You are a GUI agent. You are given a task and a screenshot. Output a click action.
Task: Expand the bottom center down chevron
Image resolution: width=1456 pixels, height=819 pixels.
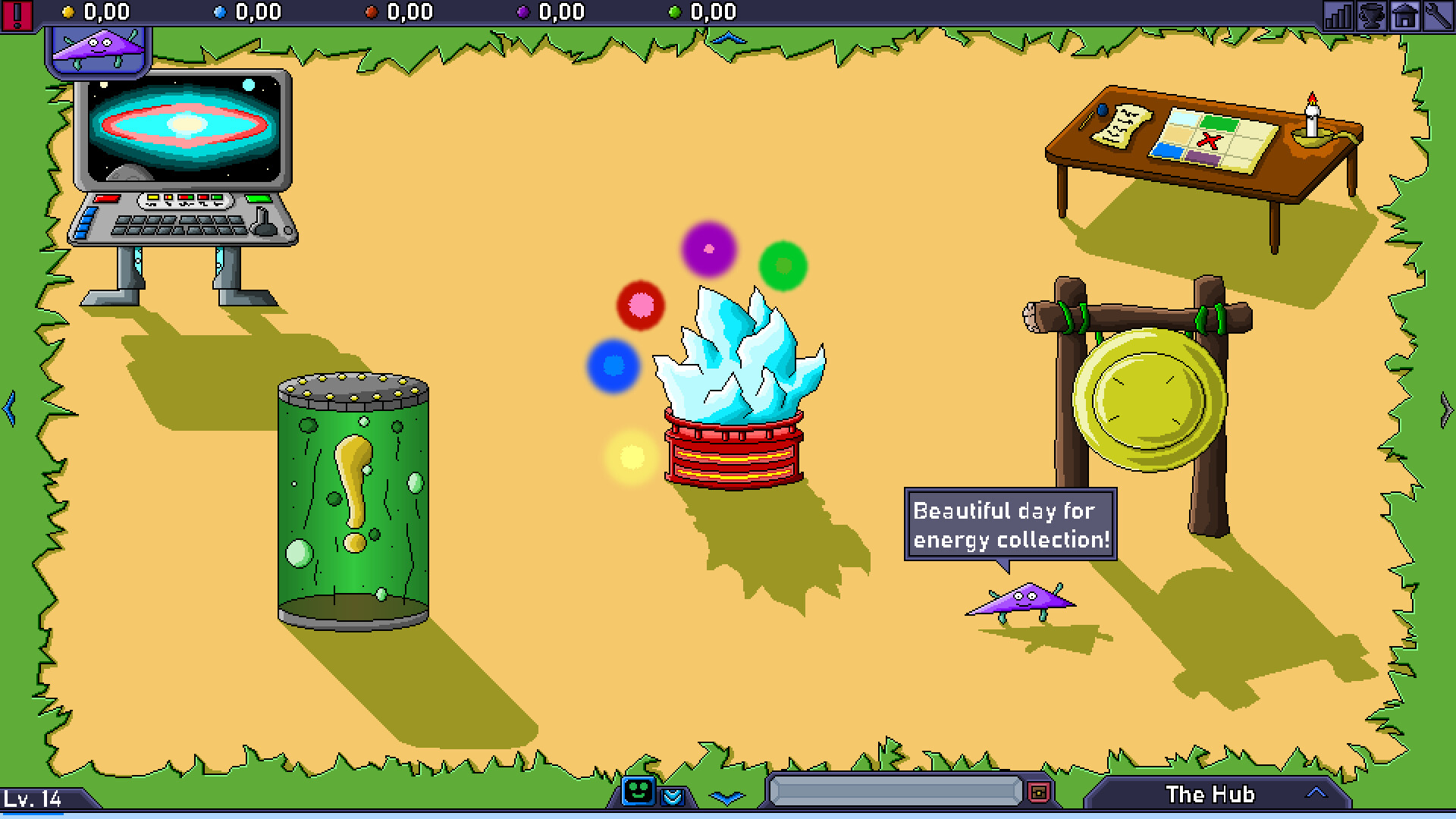727,798
